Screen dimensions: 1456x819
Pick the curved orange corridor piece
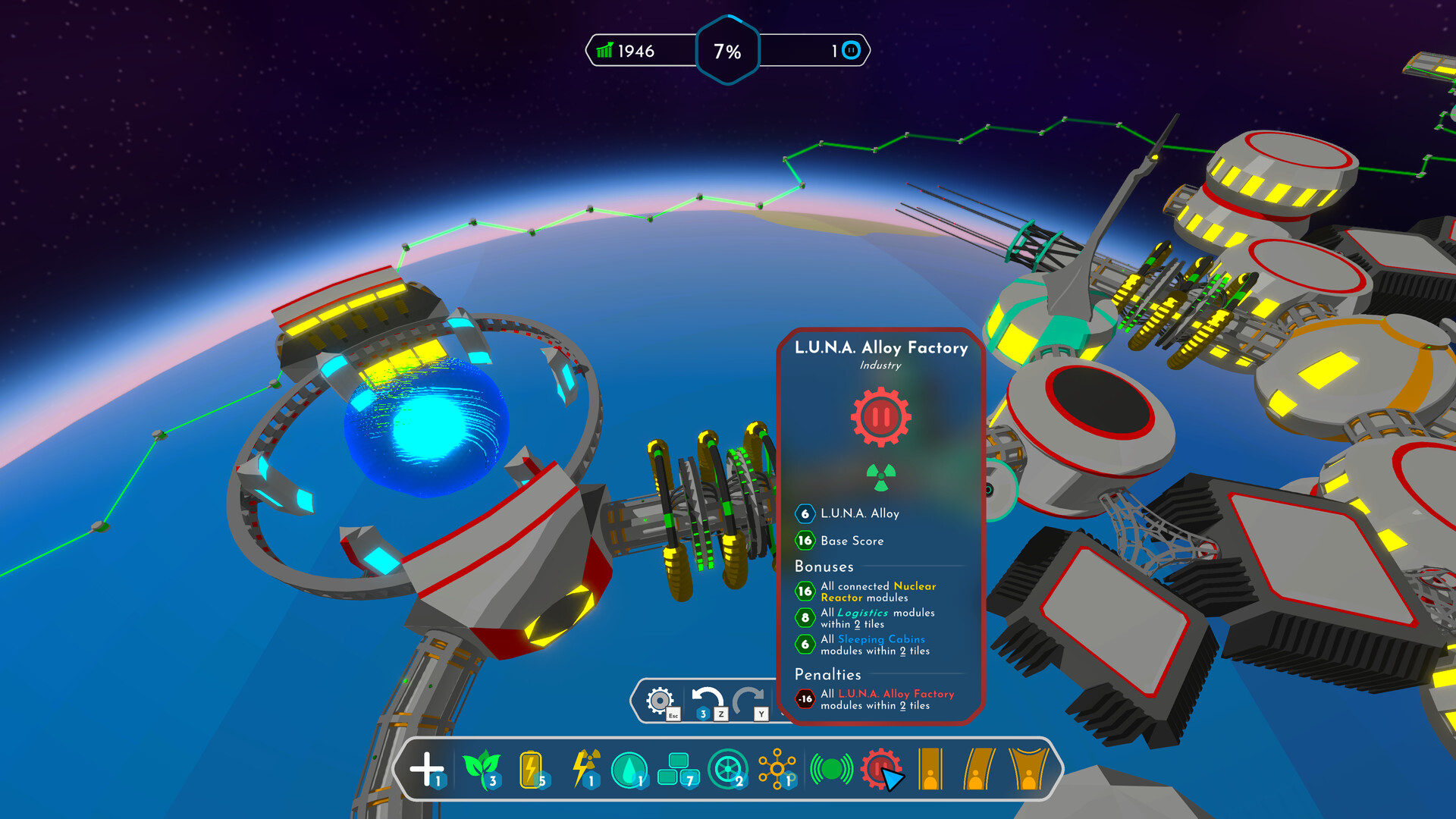pos(979,769)
